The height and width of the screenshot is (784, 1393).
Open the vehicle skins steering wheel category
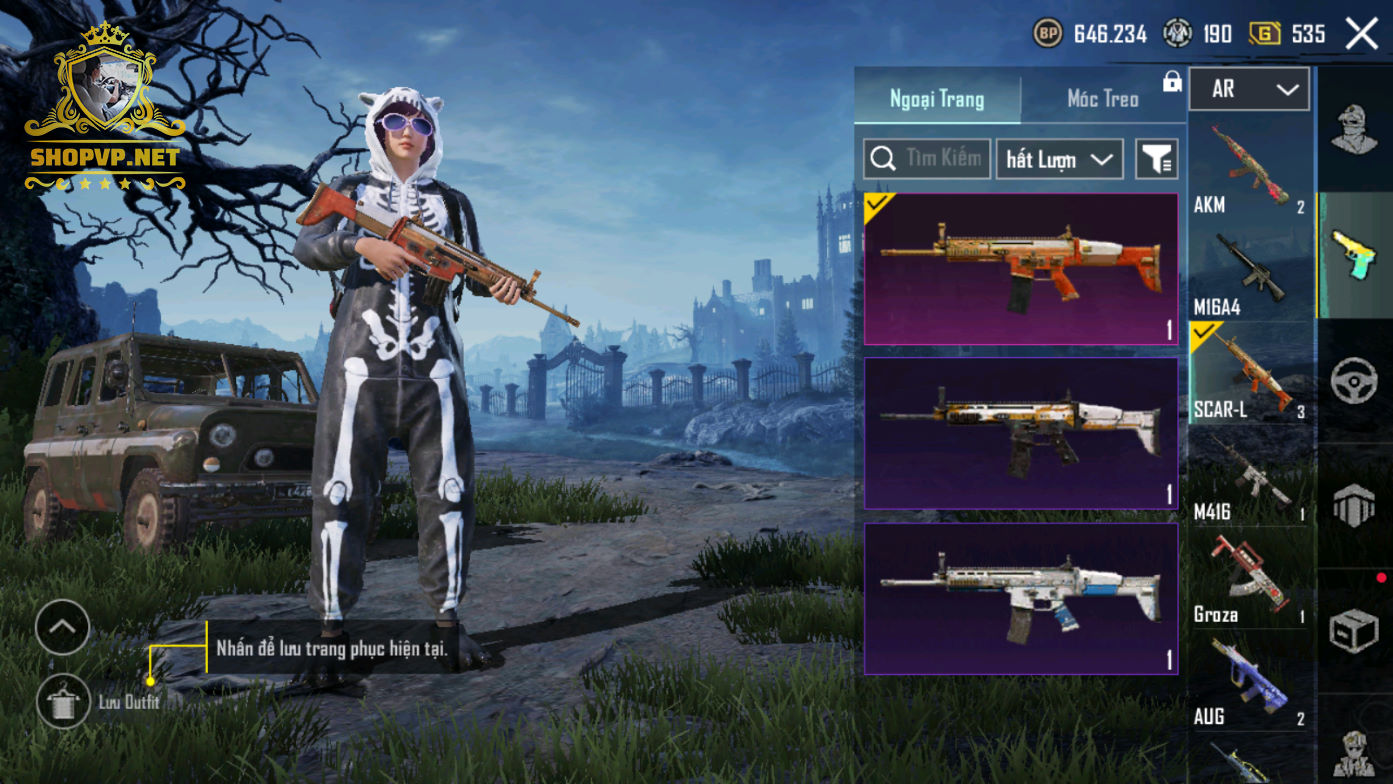(1354, 381)
